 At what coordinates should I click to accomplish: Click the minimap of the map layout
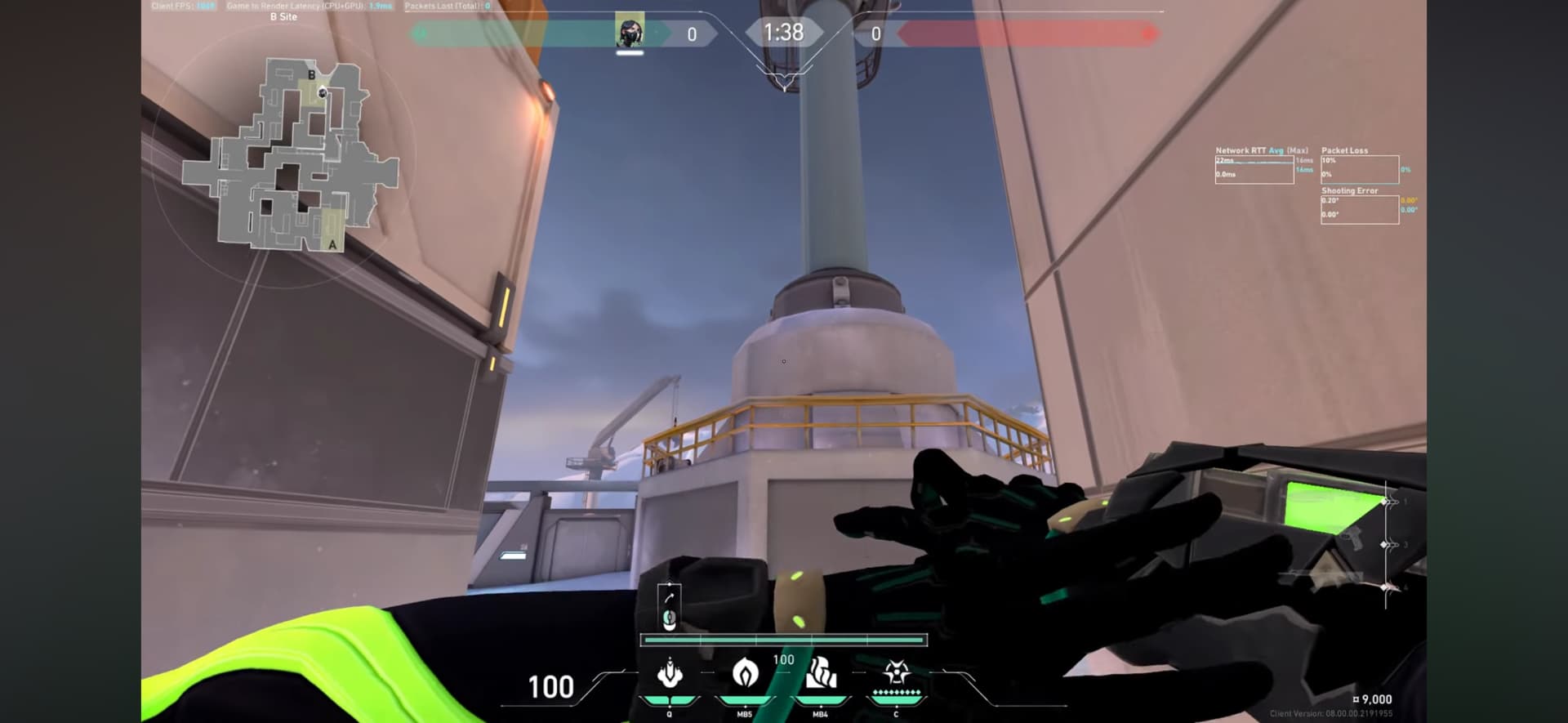289,154
